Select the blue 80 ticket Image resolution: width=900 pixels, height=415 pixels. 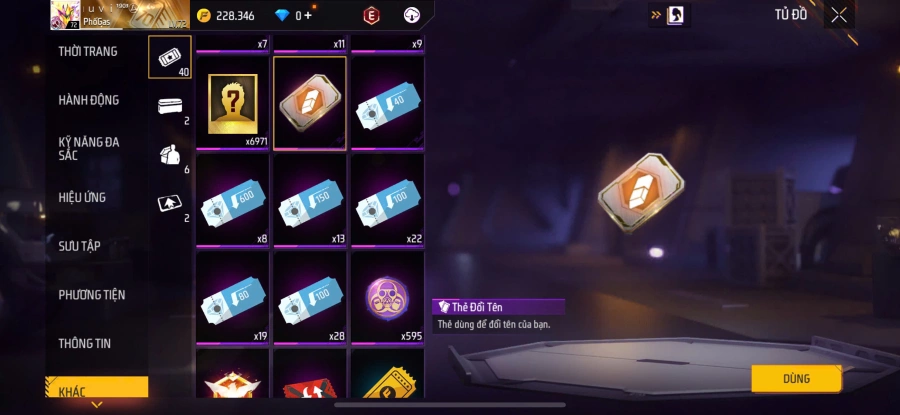(x=232, y=299)
